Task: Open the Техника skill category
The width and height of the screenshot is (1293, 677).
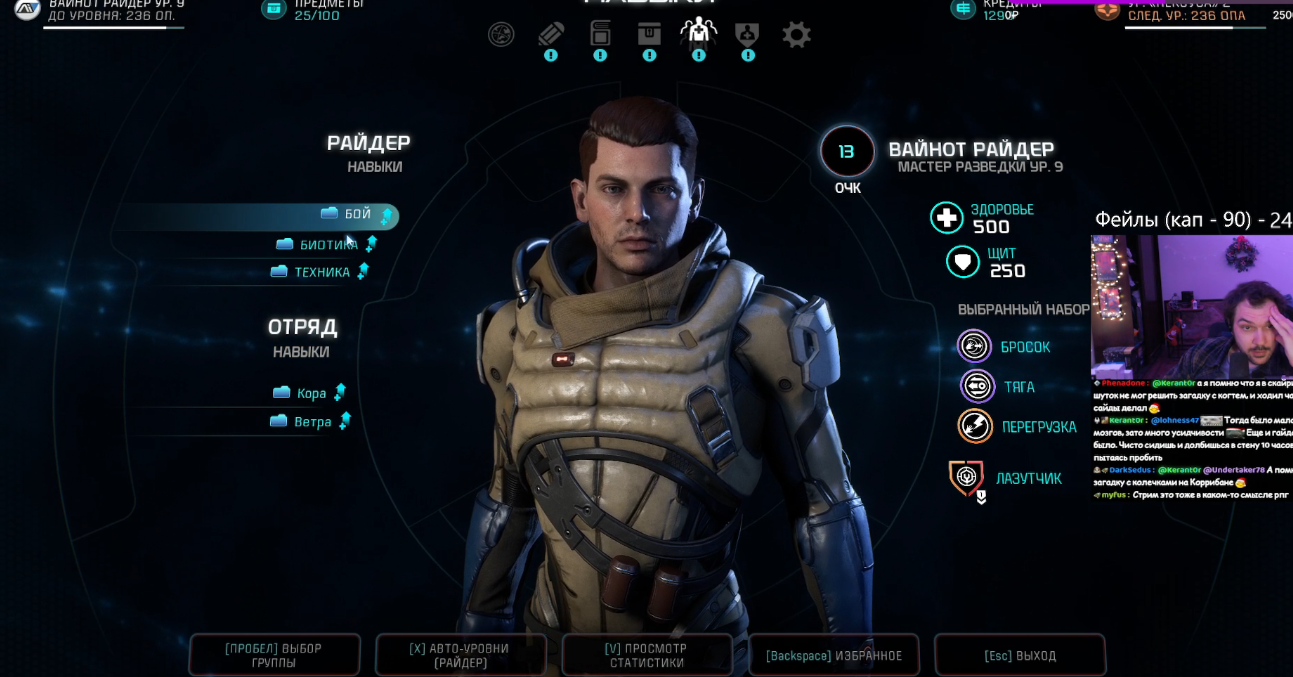Action: pos(321,272)
